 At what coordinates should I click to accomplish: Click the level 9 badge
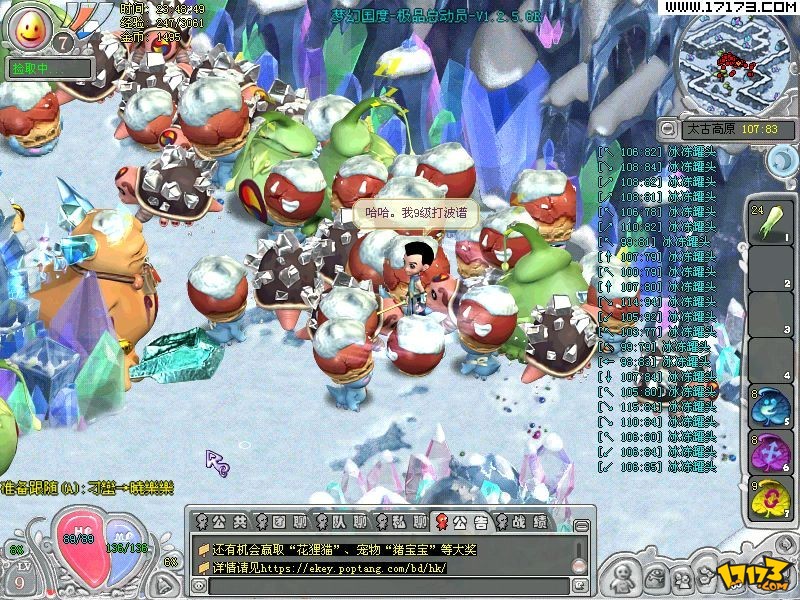click(18, 578)
